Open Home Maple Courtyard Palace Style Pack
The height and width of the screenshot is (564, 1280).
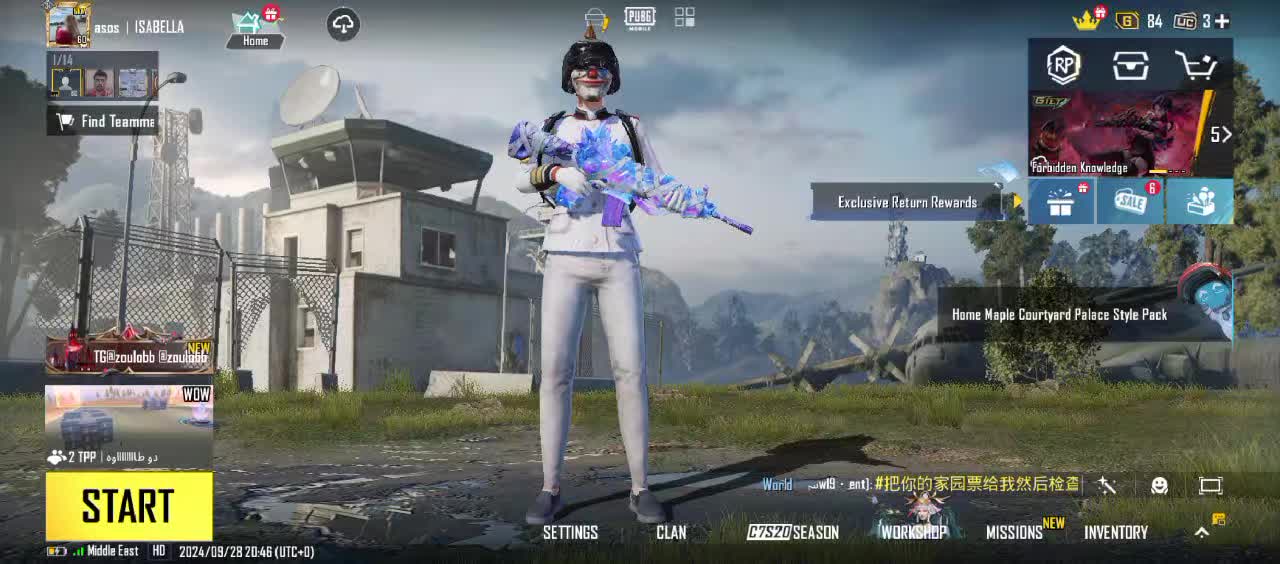point(1060,314)
